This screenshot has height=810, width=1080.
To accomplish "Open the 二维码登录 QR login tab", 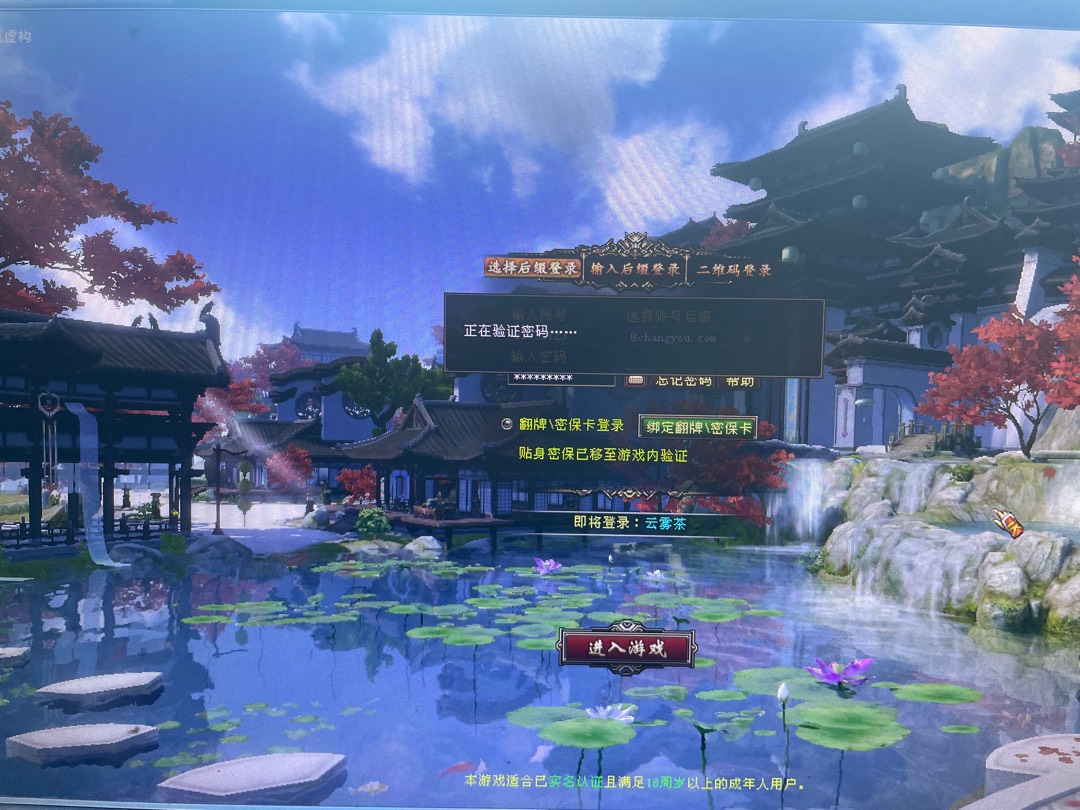I will (735, 270).
